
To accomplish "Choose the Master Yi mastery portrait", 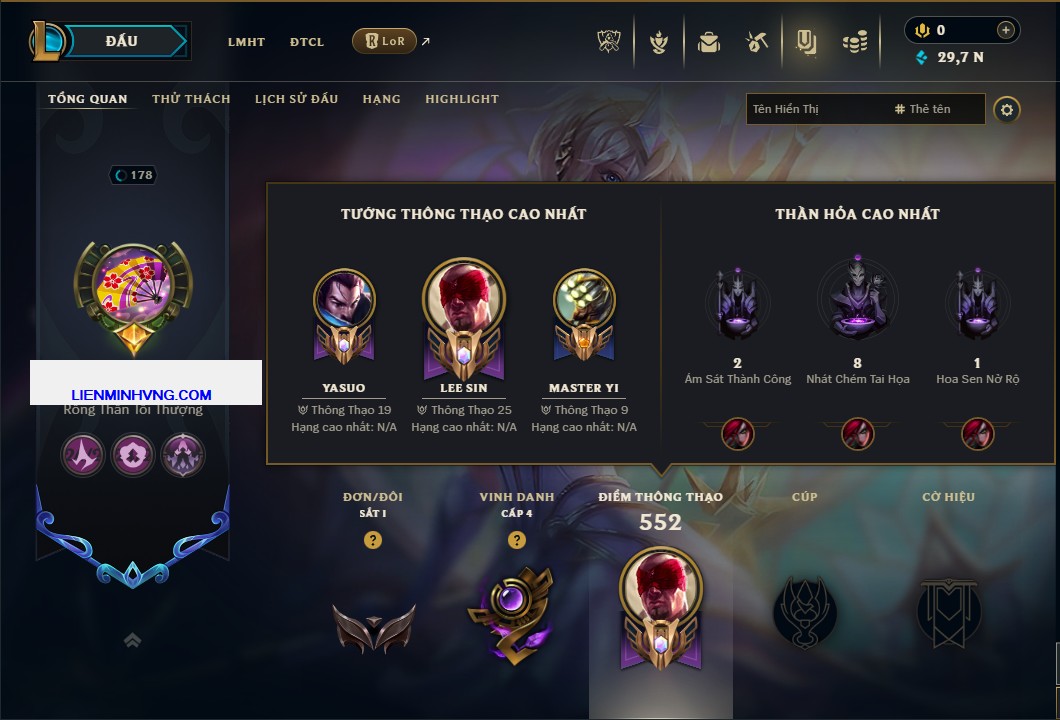I will click(584, 300).
